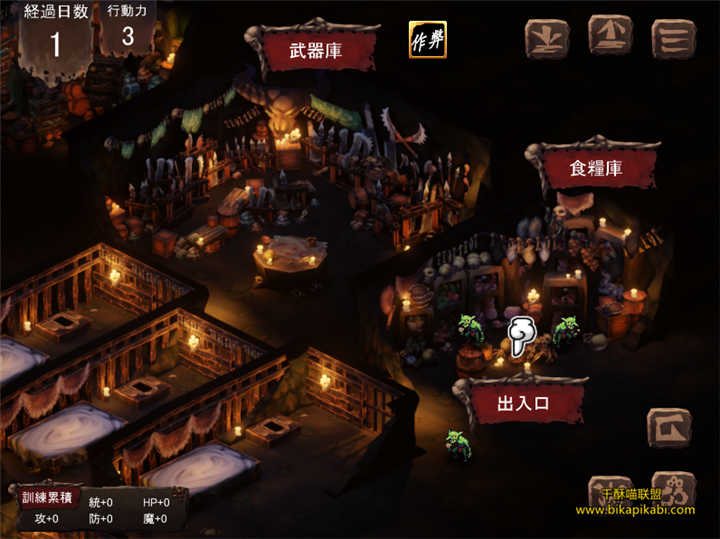
Task: Click the load icon with up arrow
Action: click(610, 36)
